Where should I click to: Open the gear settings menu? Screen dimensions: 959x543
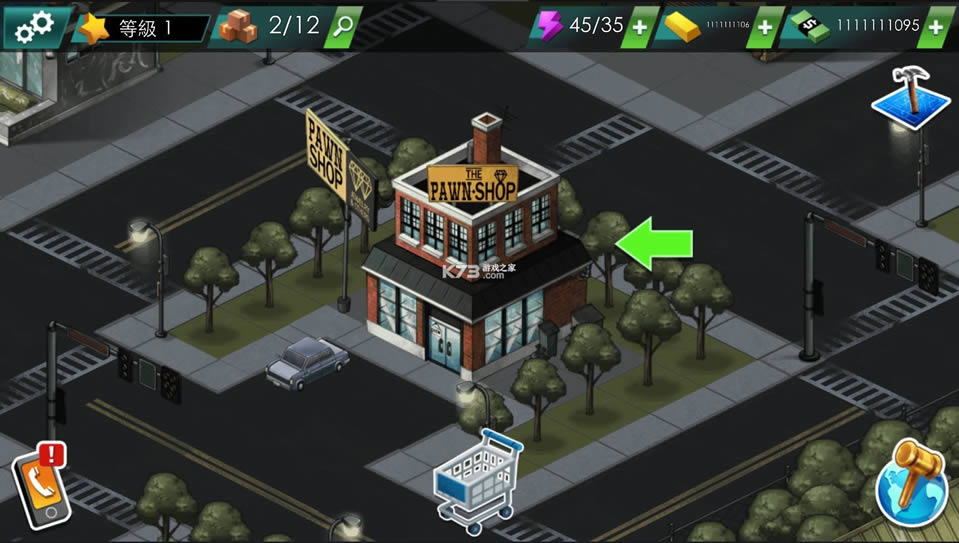coord(35,27)
